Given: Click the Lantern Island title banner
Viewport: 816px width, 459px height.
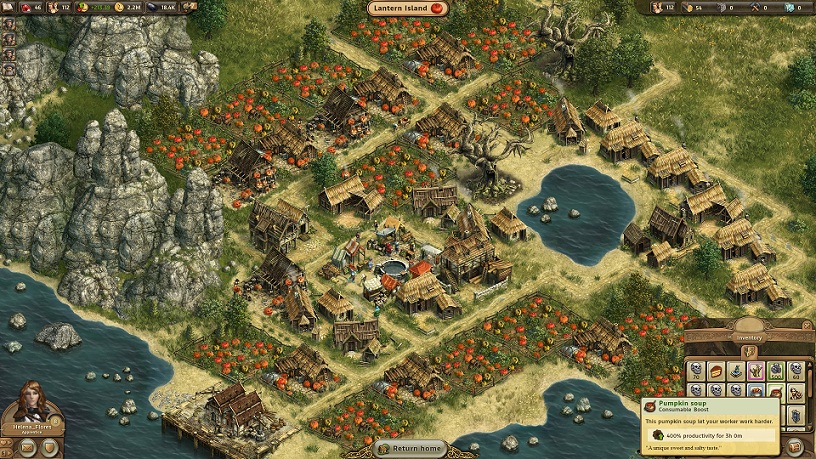Looking at the screenshot, I should tap(408, 9).
